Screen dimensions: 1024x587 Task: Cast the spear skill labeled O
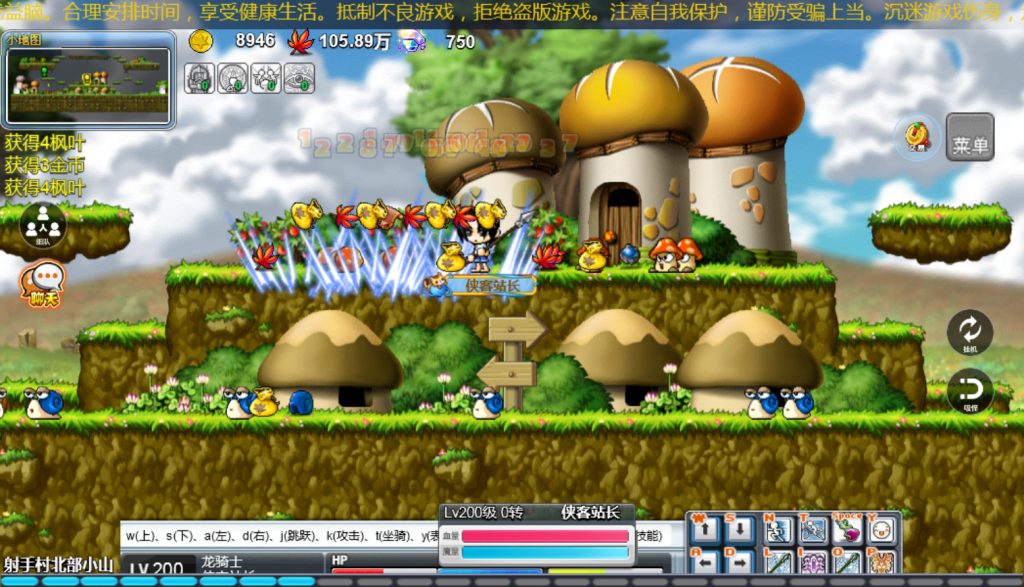point(847,563)
